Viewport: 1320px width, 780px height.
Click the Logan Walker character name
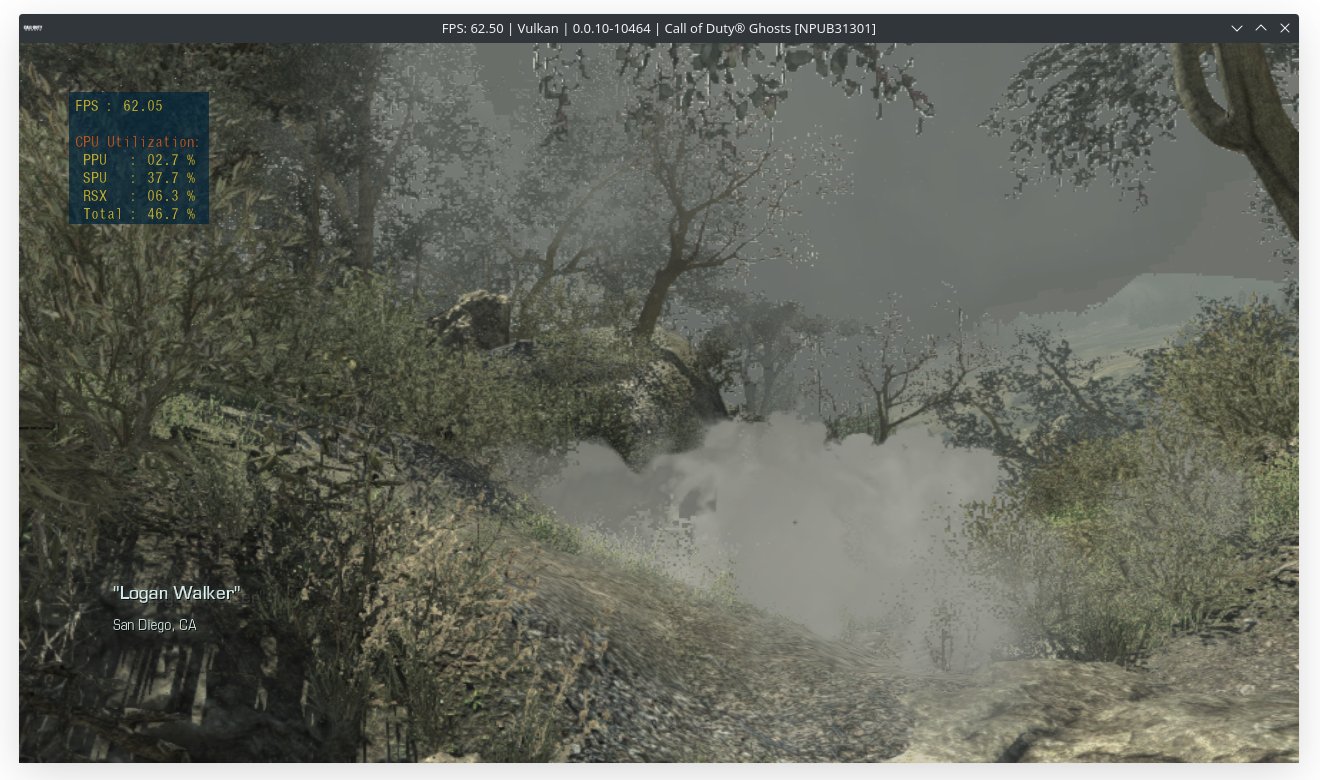[176, 592]
